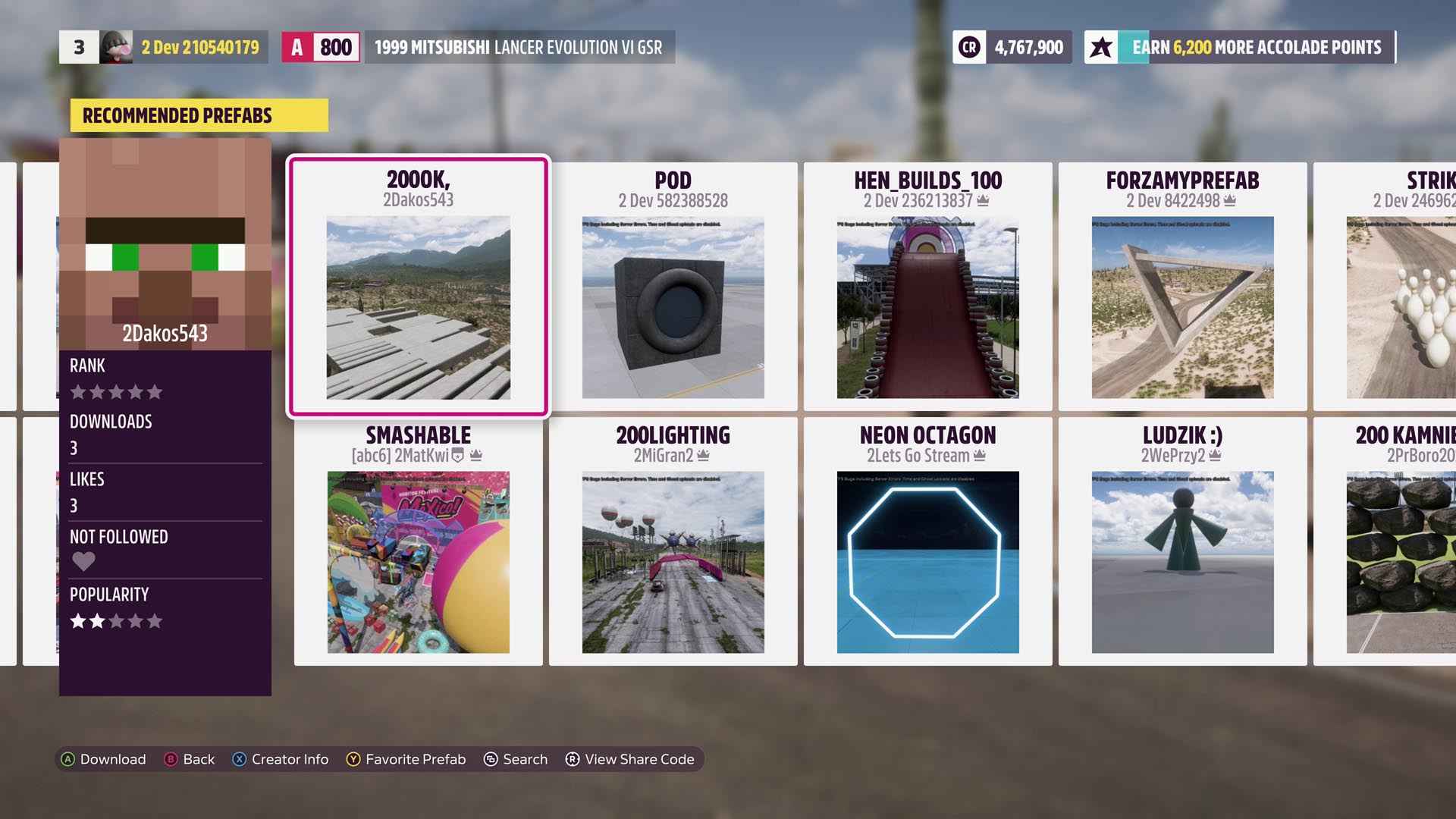
Task: Click Download in the bottom bar
Action: (x=104, y=759)
